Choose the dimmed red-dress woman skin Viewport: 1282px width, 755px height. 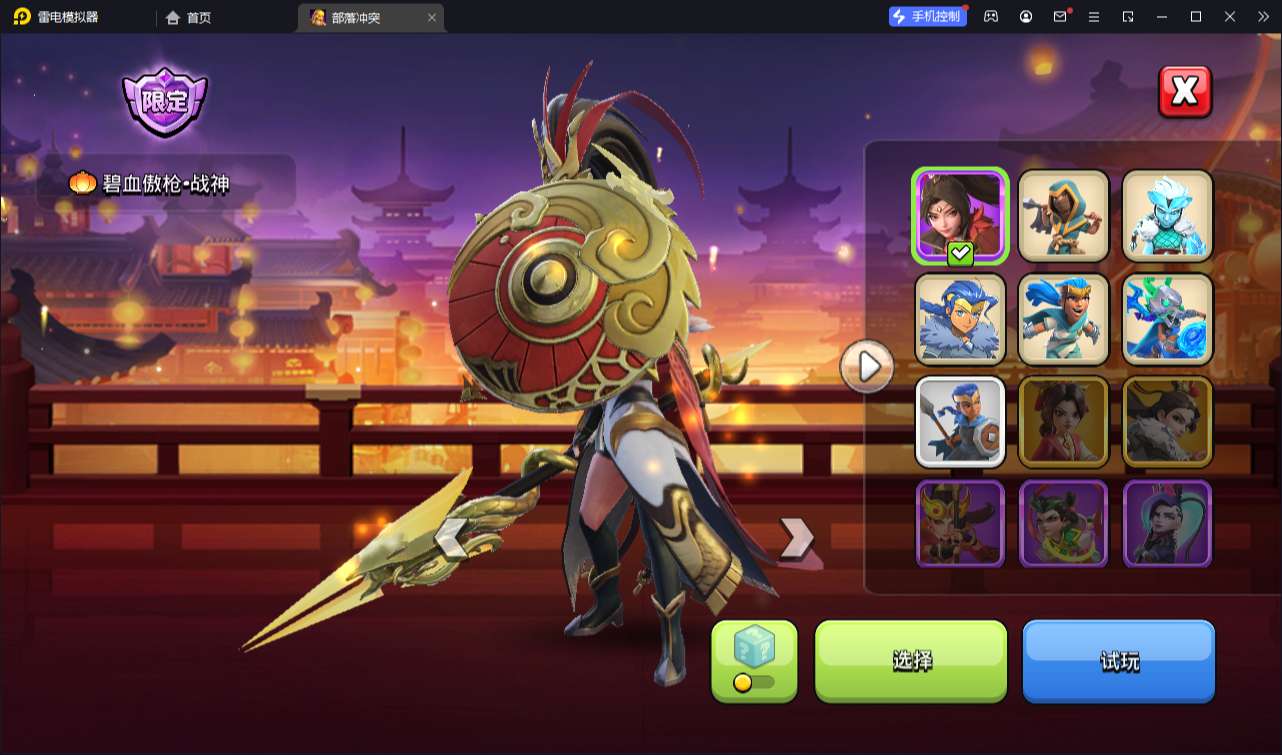(x=1064, y=422)
